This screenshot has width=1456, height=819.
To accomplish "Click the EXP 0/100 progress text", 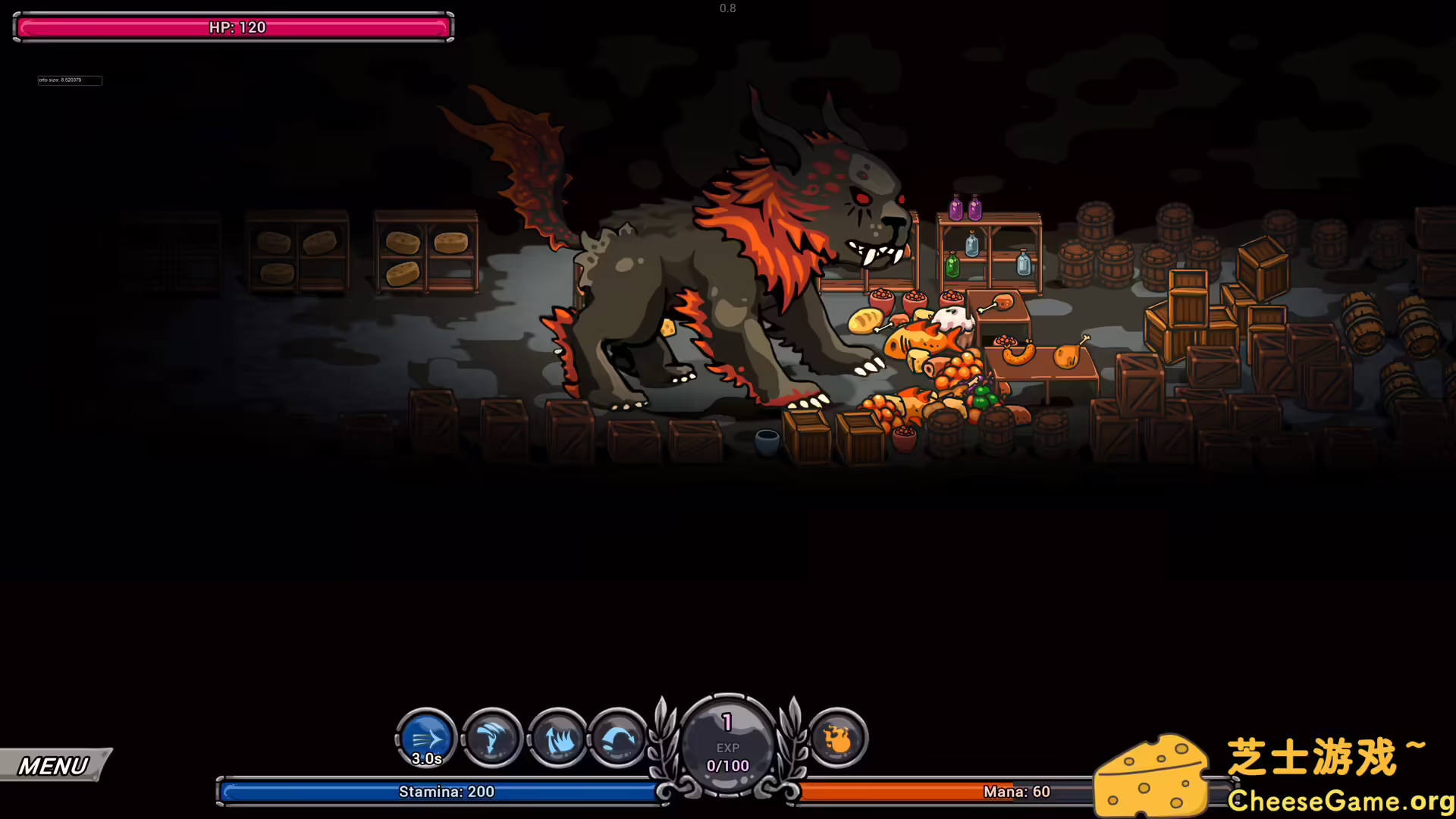I will tap(727, 765).
